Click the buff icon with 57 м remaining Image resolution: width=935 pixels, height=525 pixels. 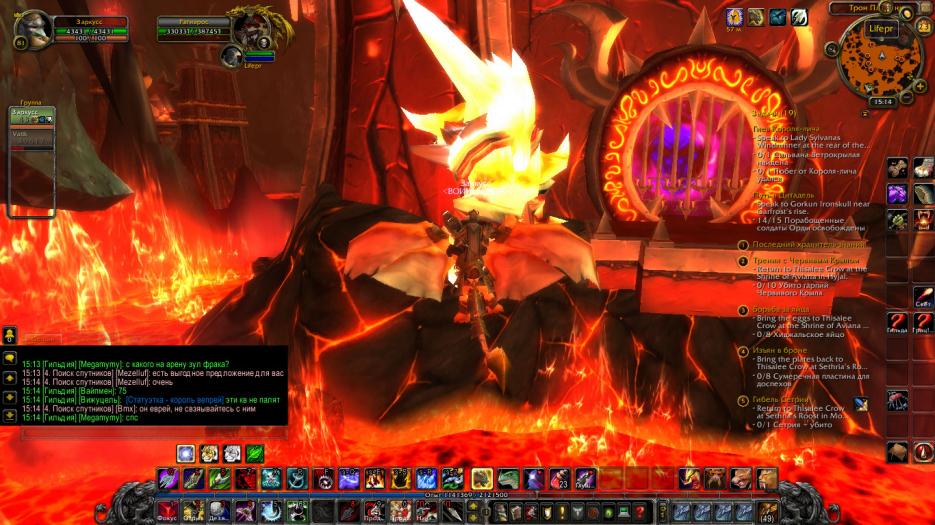734,17
